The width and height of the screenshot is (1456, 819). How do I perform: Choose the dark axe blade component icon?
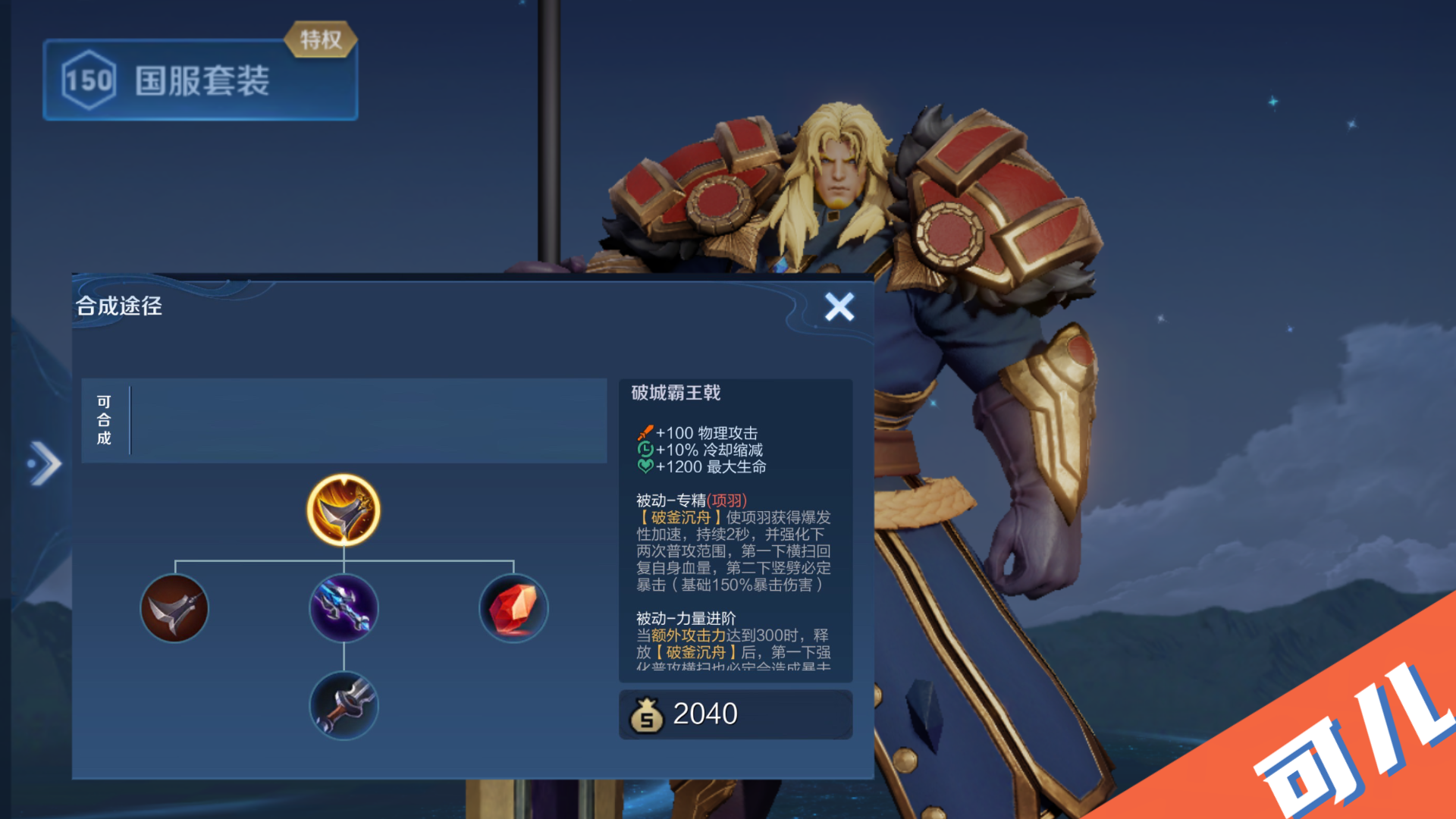[174, 608]
